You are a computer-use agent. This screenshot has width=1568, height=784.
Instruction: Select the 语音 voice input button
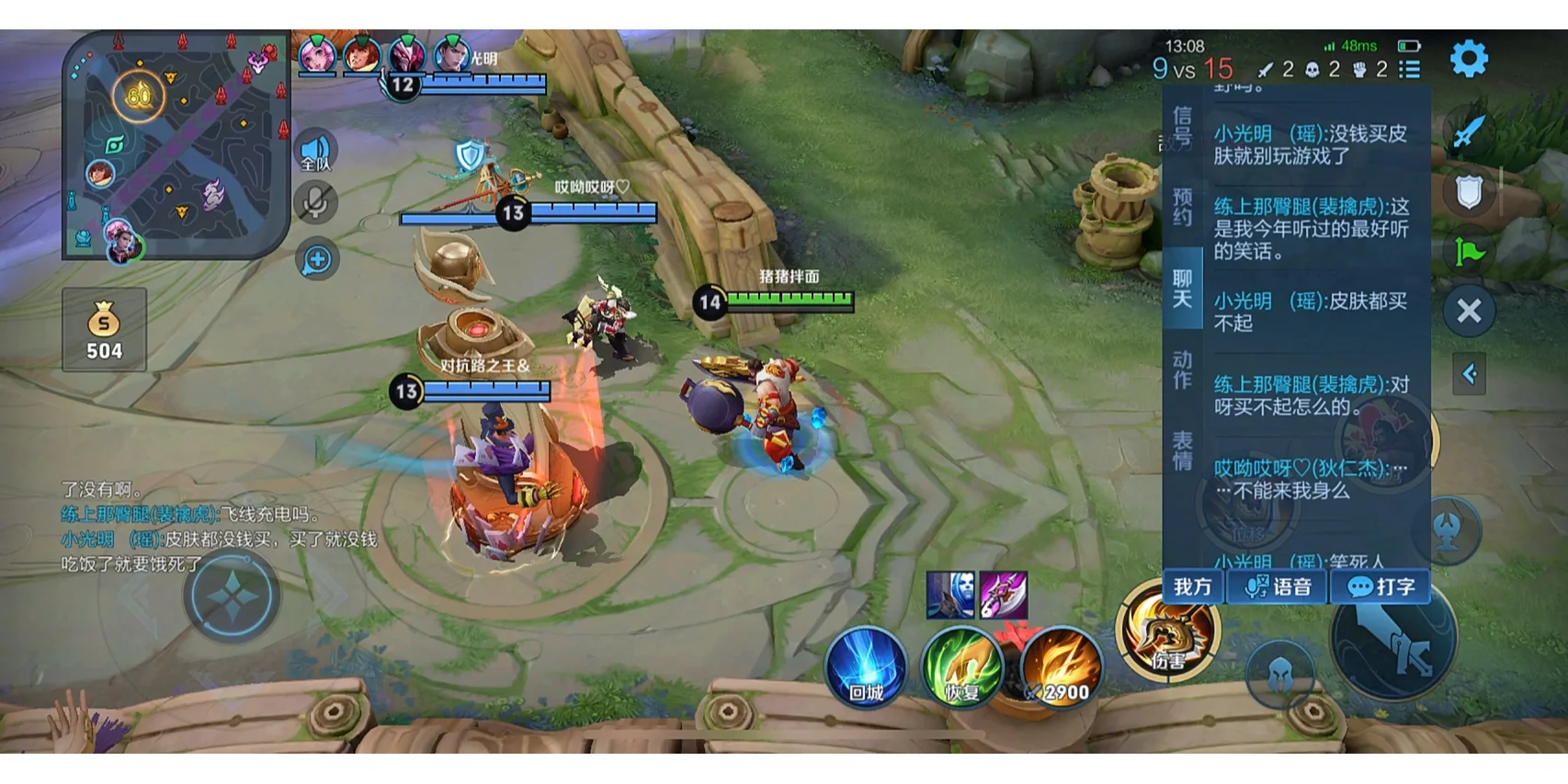pos(1278,586)
